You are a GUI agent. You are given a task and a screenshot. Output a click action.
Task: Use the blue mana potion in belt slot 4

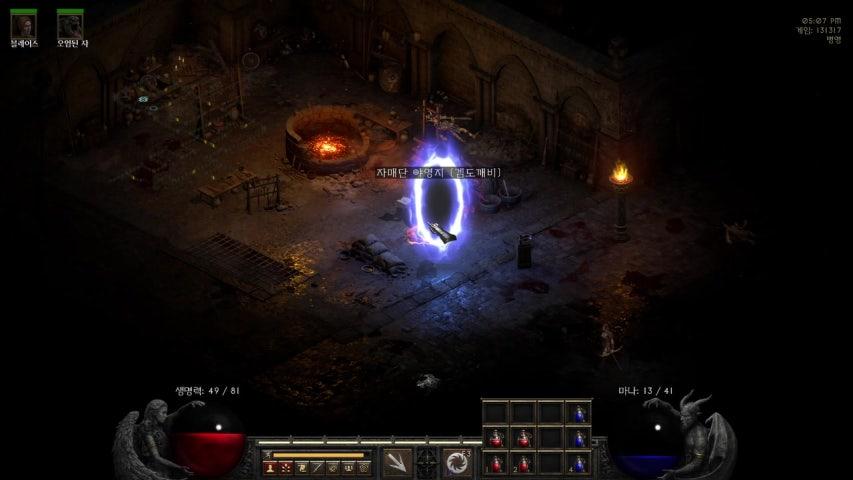(578, 463)
